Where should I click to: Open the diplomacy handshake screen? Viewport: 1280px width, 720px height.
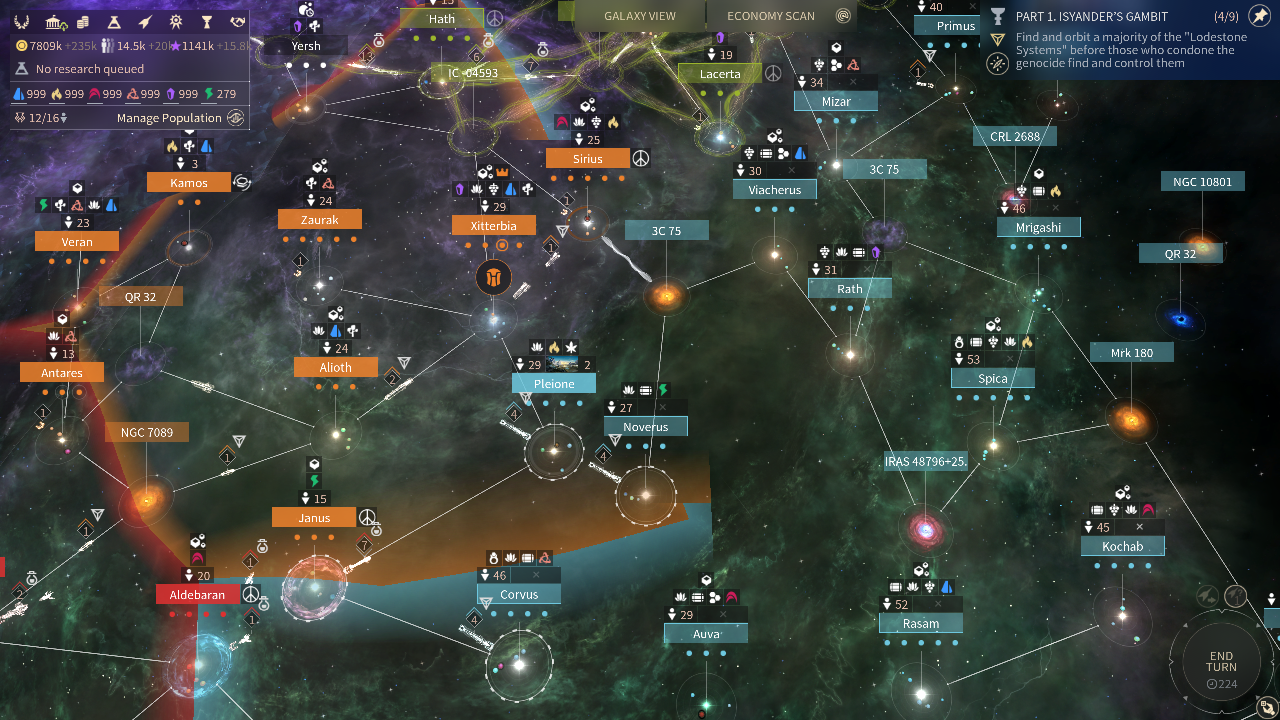(237, 22)
